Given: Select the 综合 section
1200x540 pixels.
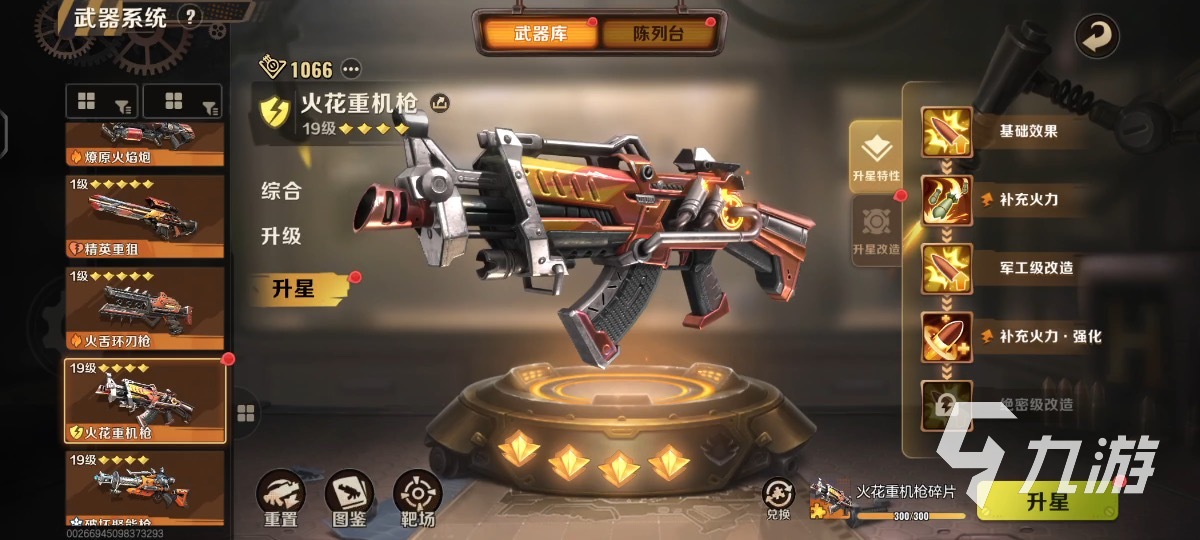Looking at the screenshot, I should (x=281, y=191).
